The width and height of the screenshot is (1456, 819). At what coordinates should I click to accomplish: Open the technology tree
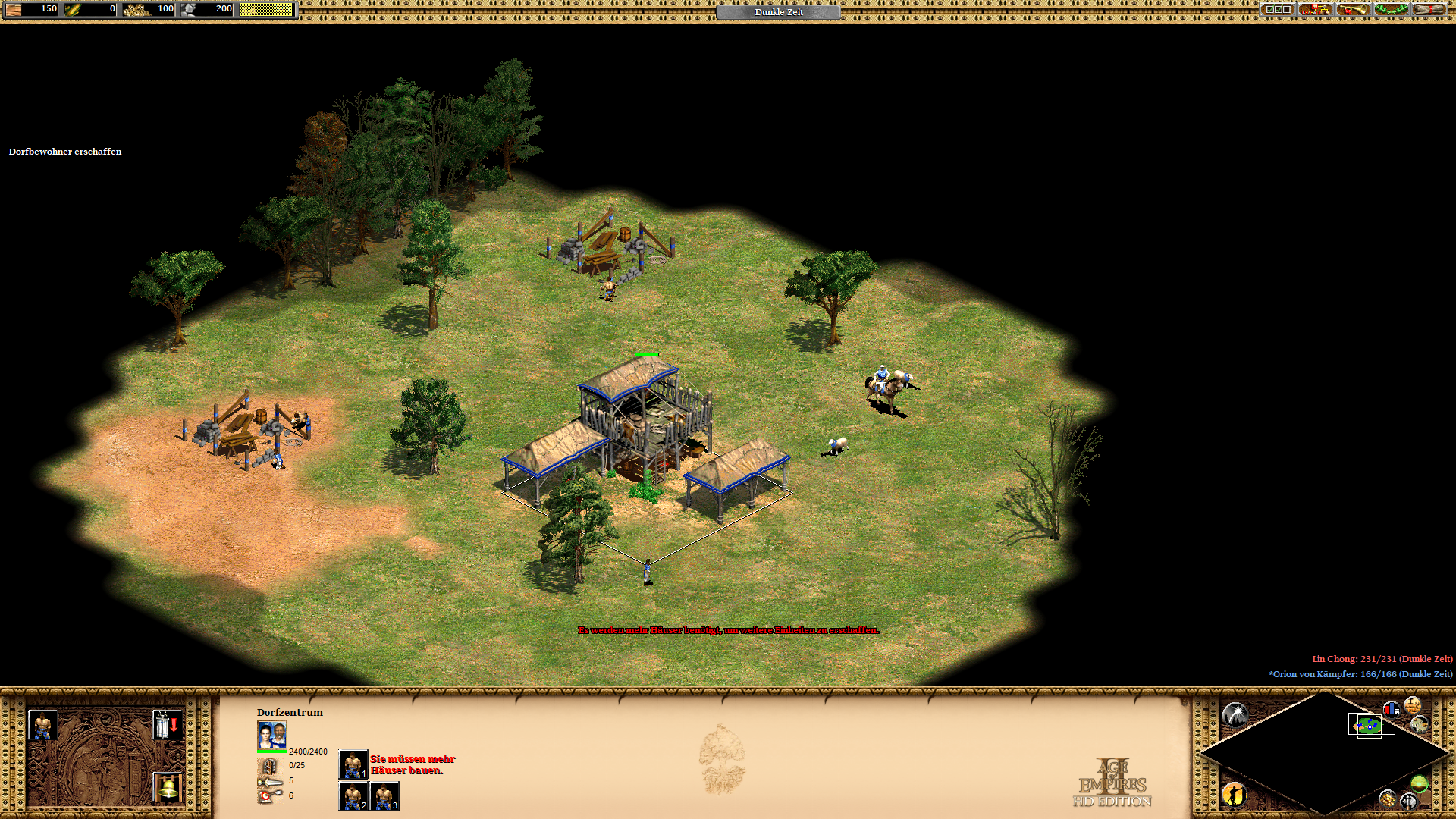point(1315,10)
